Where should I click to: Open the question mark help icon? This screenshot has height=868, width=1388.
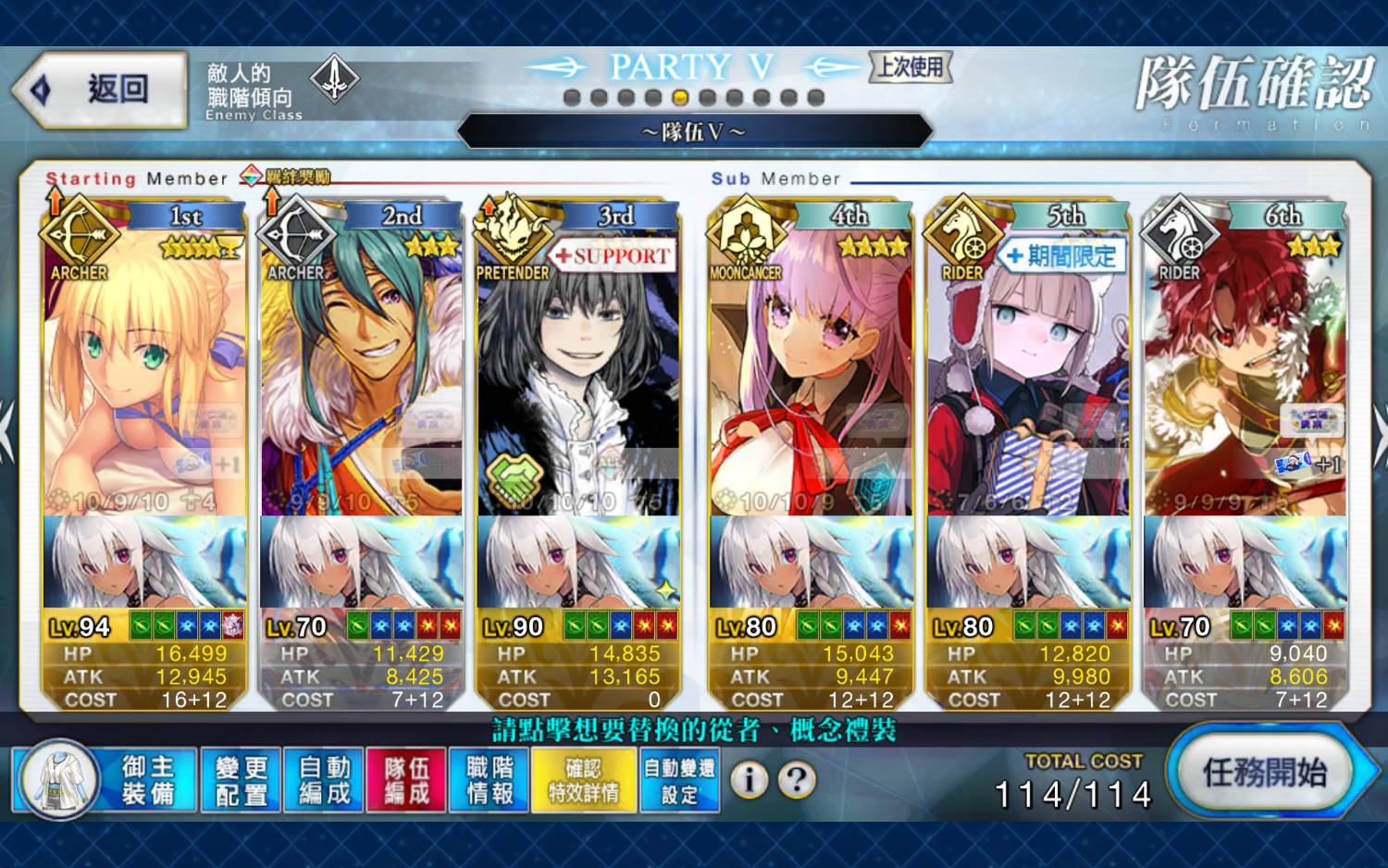pos(796,780)
